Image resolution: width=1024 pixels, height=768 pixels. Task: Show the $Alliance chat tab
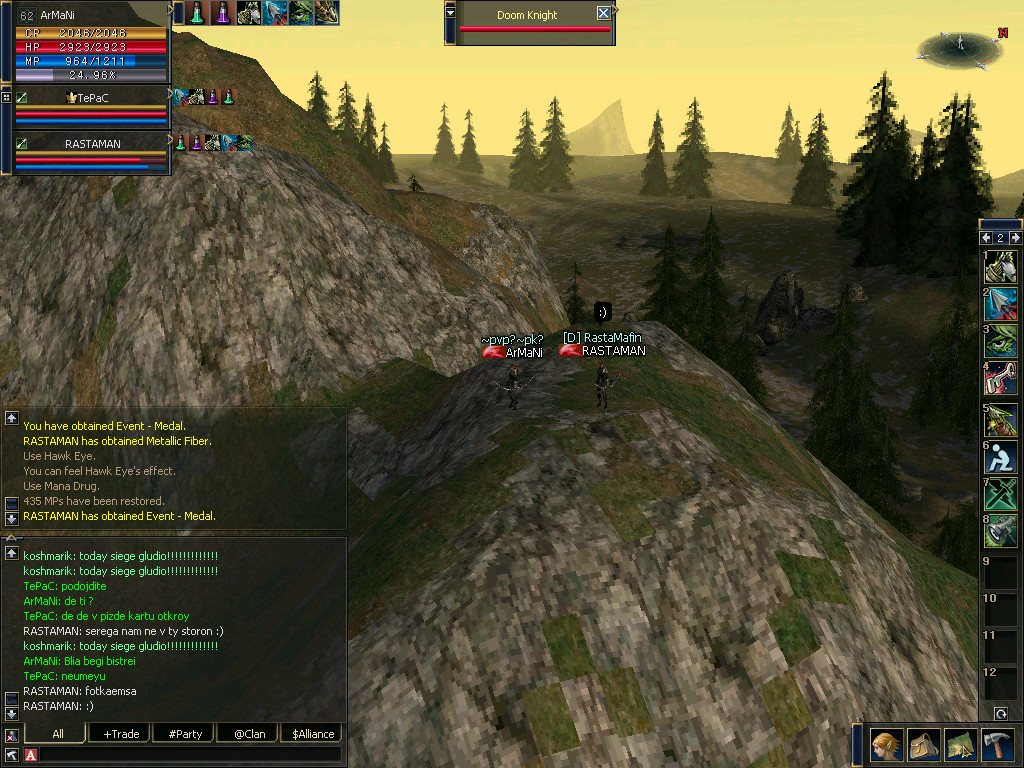pyautogui.click(x=313, y=734)
